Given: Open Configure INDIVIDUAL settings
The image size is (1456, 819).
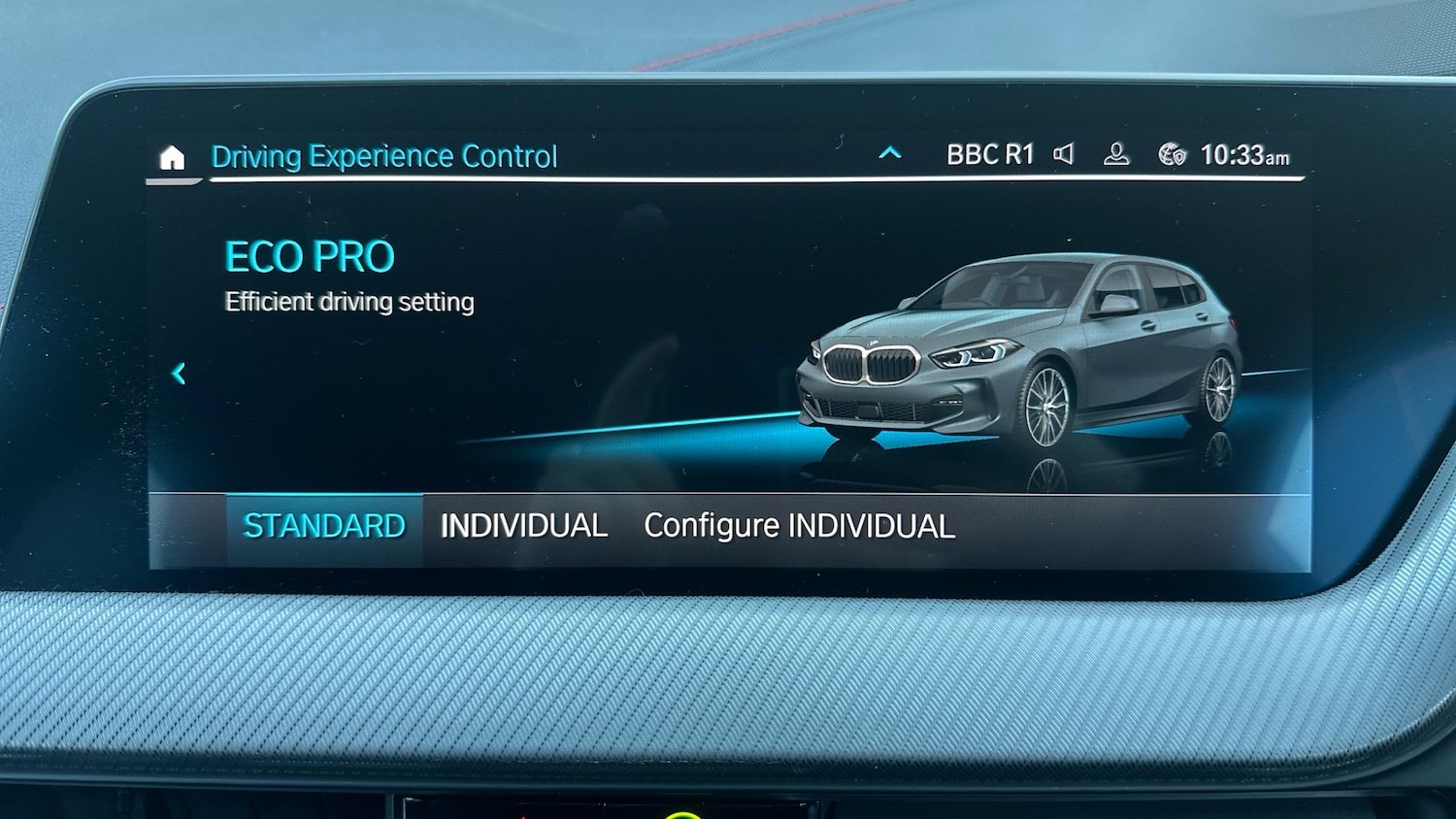Looking at the screenshot, I should coord(800,526).
